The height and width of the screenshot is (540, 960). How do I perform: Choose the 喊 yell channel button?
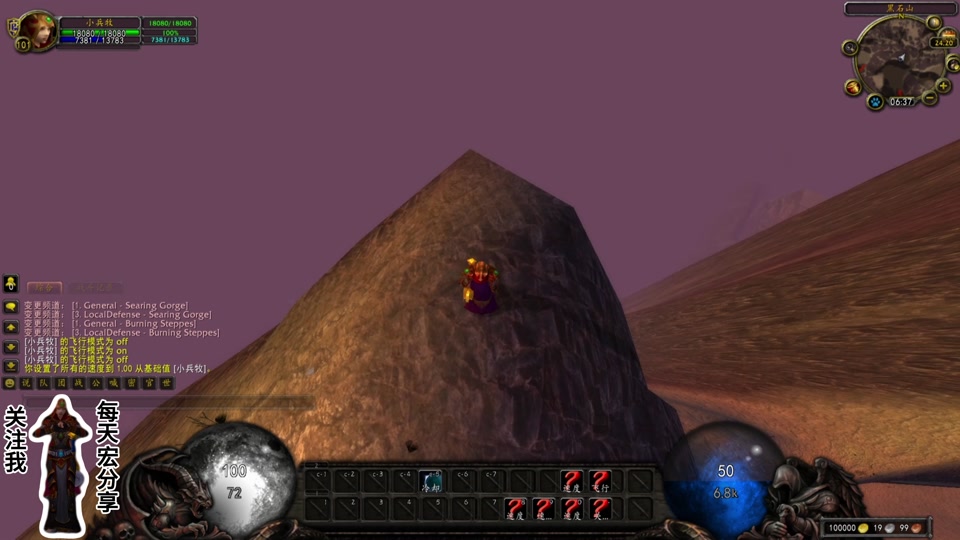click(114, 383)
